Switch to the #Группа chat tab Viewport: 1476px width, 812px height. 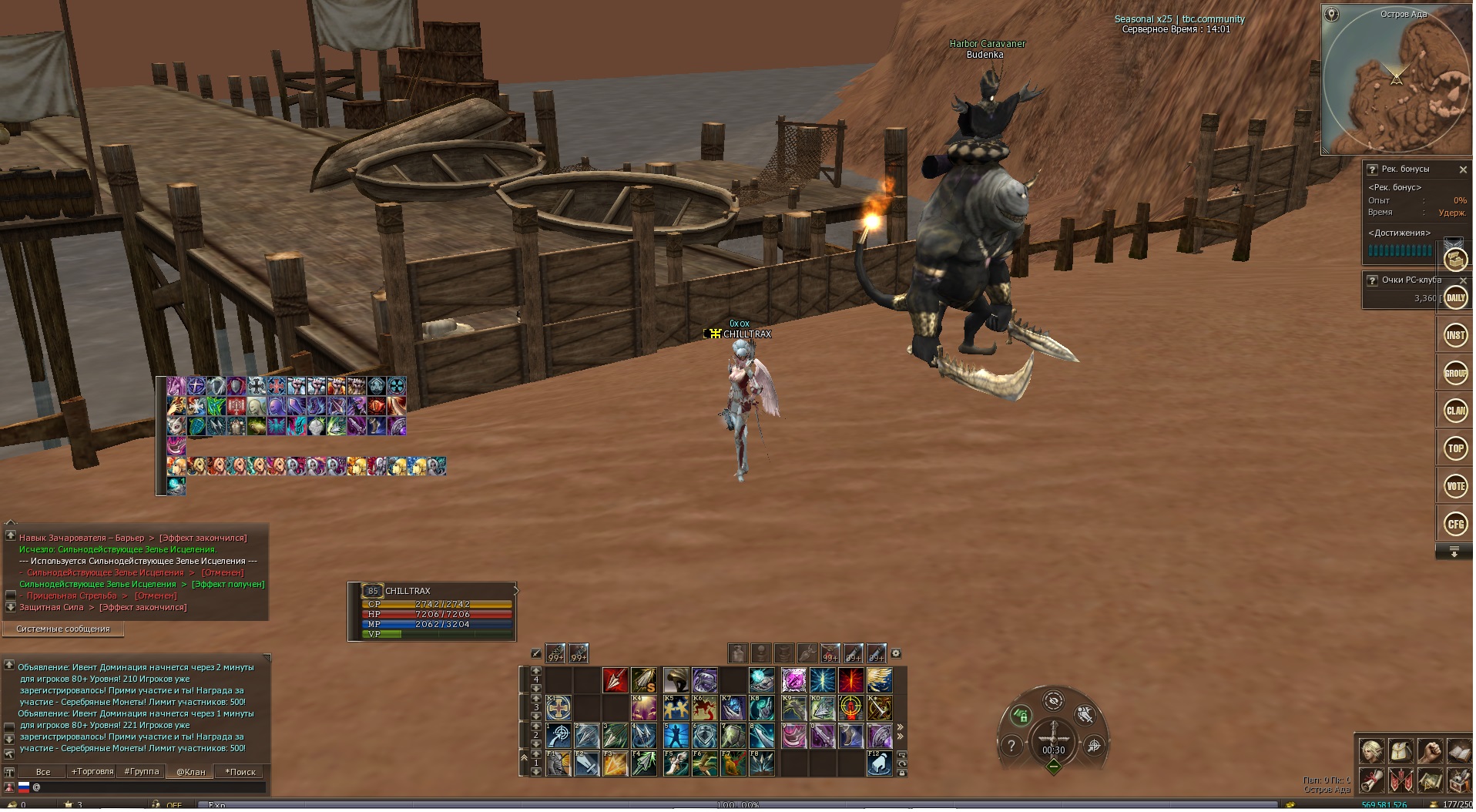point(142,772)
